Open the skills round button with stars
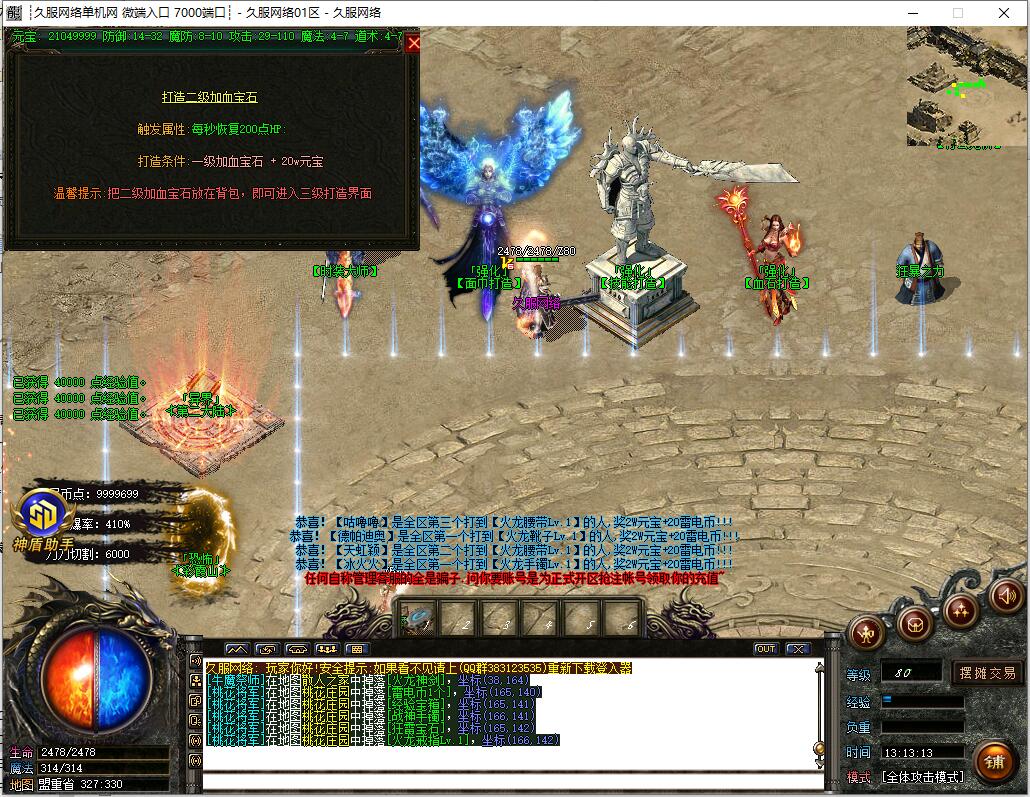The image size is (1030, 797). (x=960, y=609)
